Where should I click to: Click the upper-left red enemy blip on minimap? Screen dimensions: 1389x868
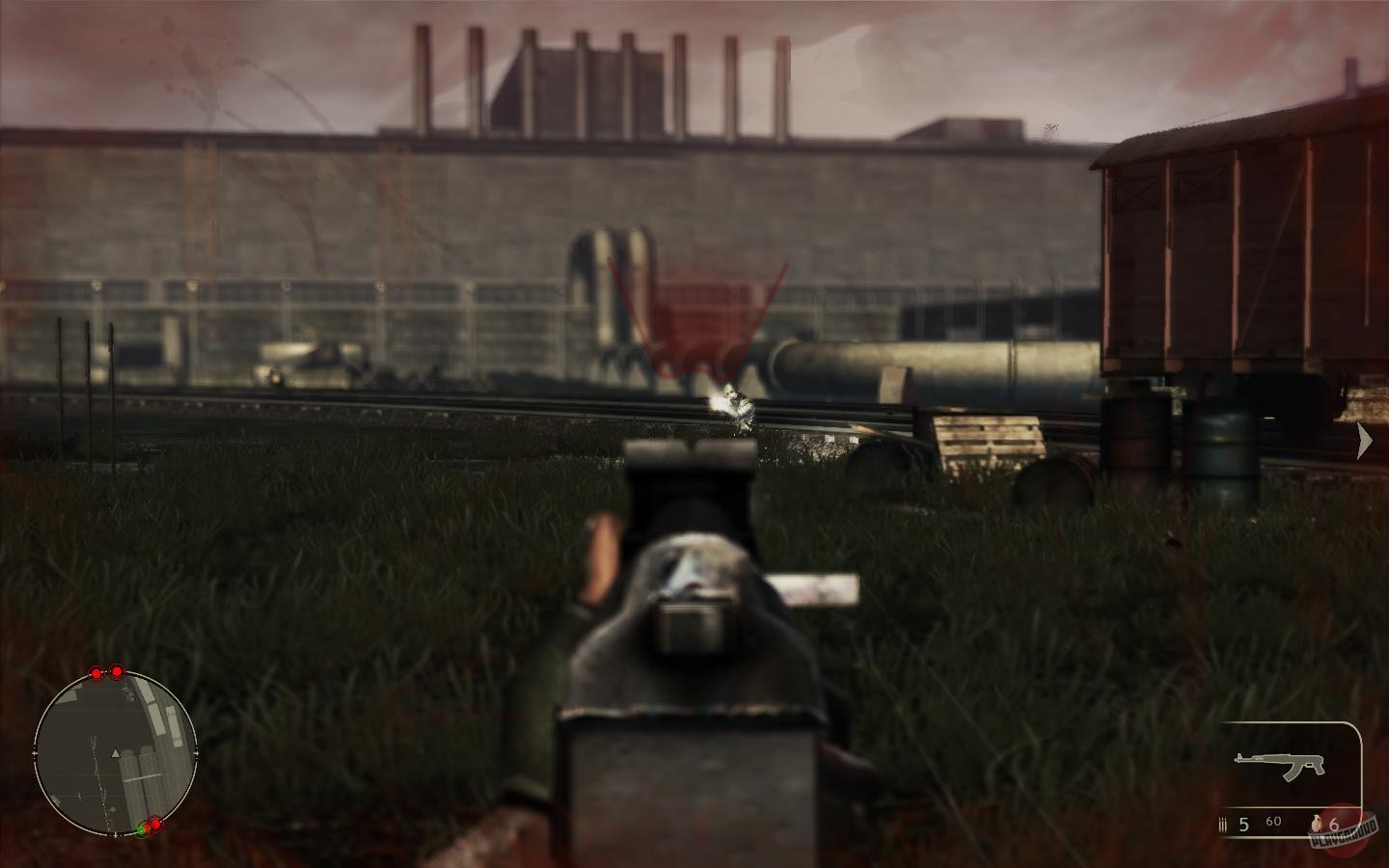coord(96,673)
